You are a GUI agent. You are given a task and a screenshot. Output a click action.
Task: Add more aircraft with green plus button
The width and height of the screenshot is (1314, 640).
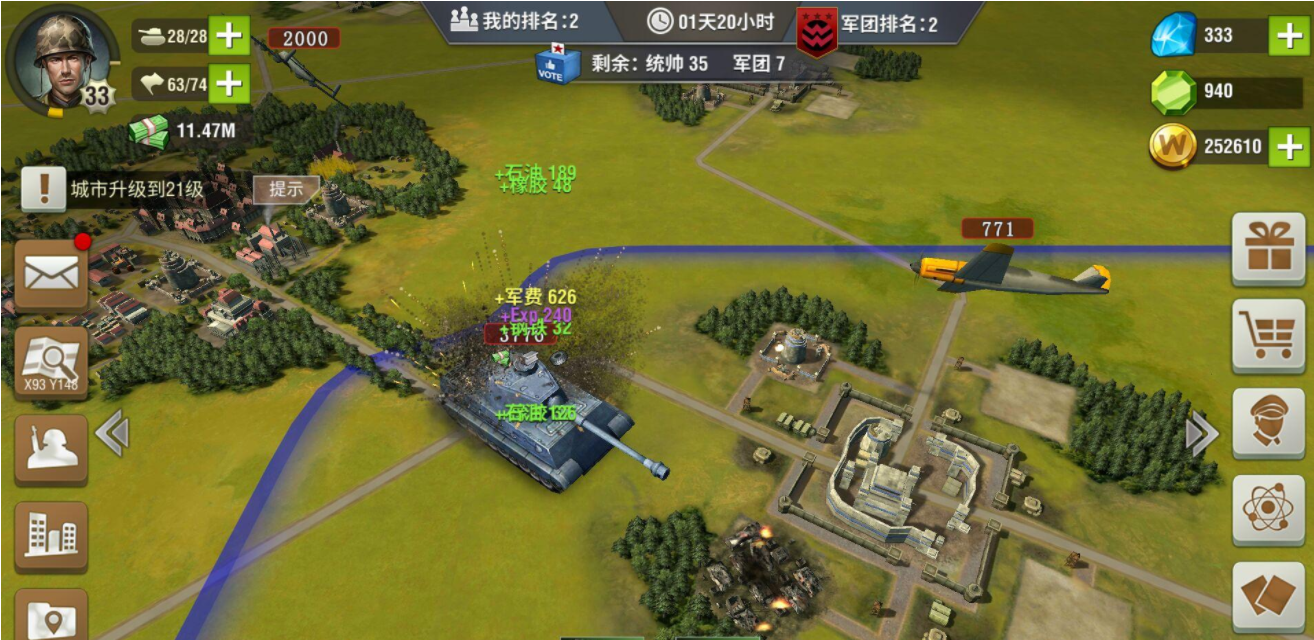click(229, 83)
